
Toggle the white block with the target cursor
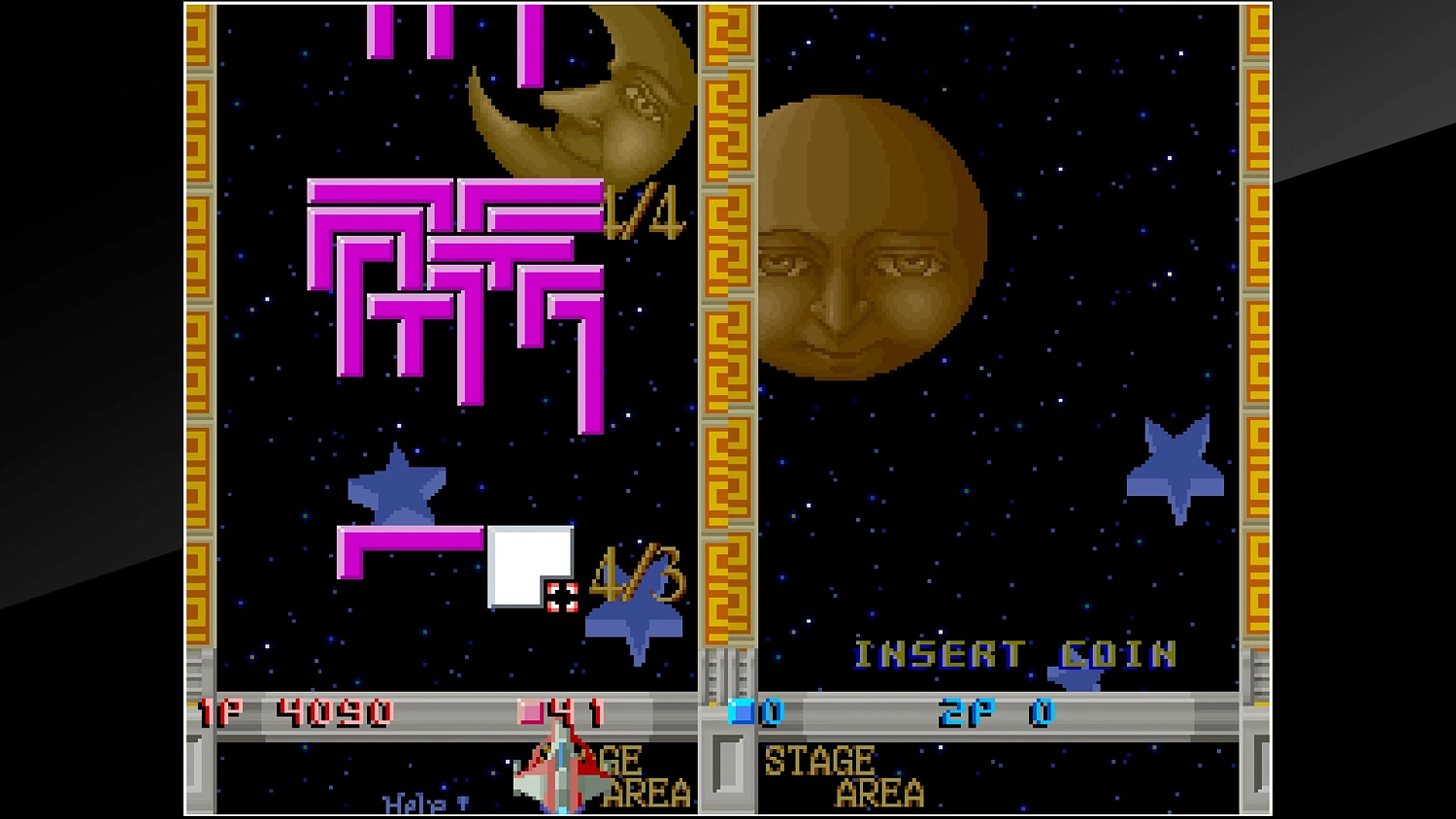pos(529,563)
